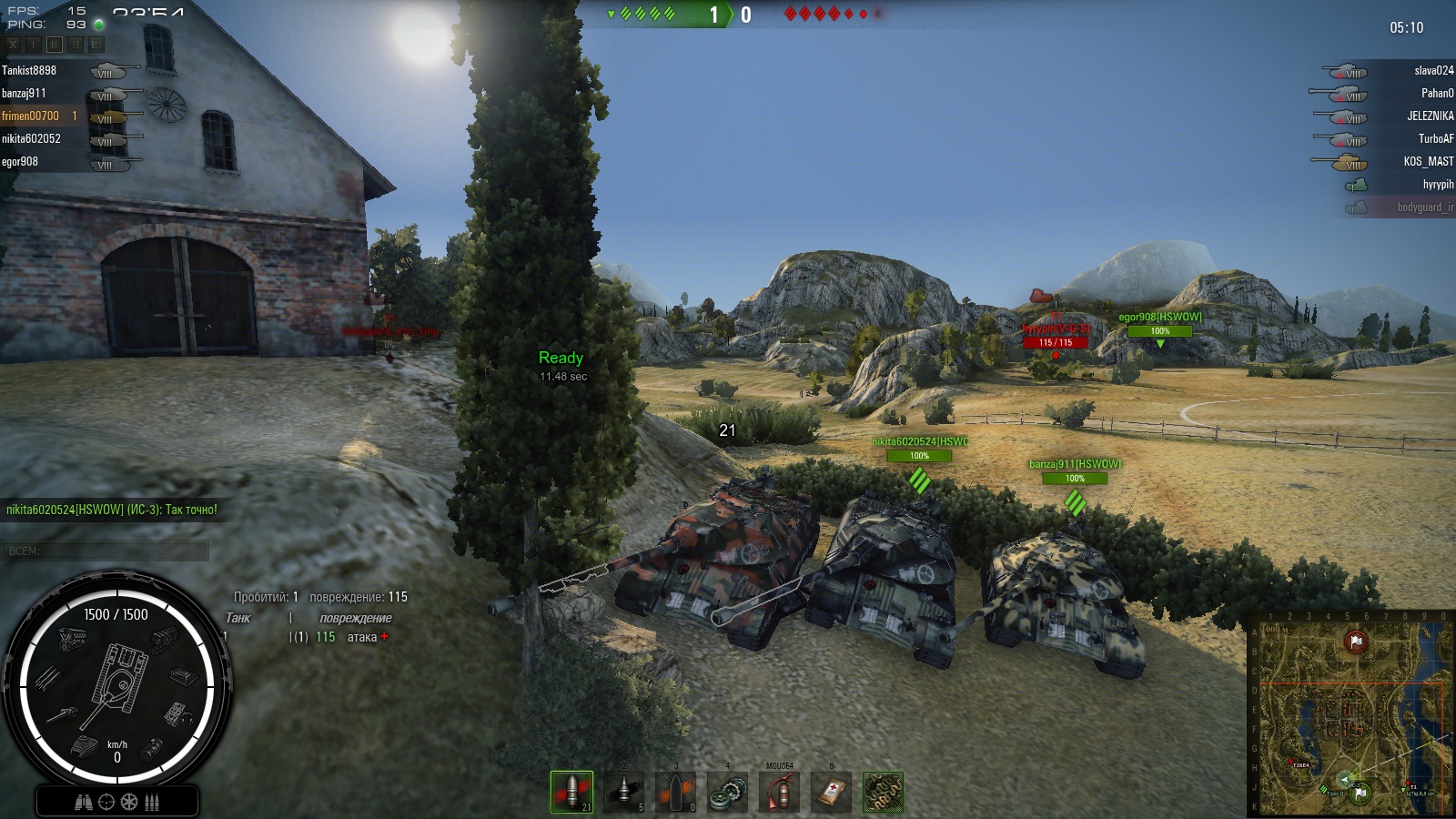1456x819 pixels.
Task: Activate the fire extinguisher consumable
Action: point(780,792)
